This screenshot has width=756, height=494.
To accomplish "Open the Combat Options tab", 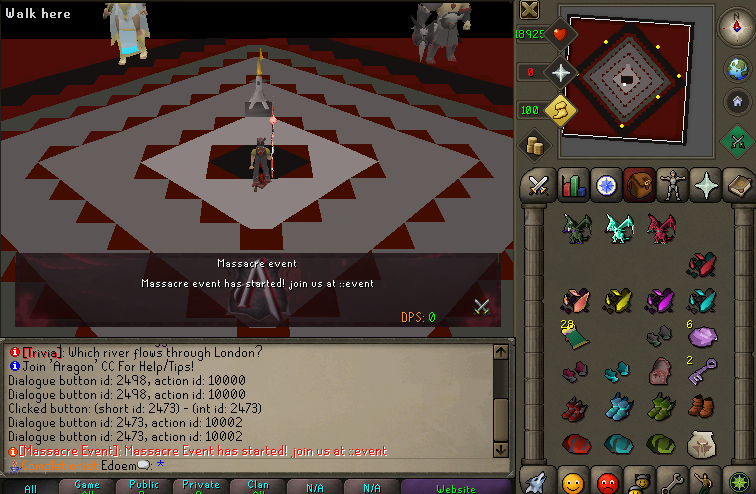I will pos(538,185).
